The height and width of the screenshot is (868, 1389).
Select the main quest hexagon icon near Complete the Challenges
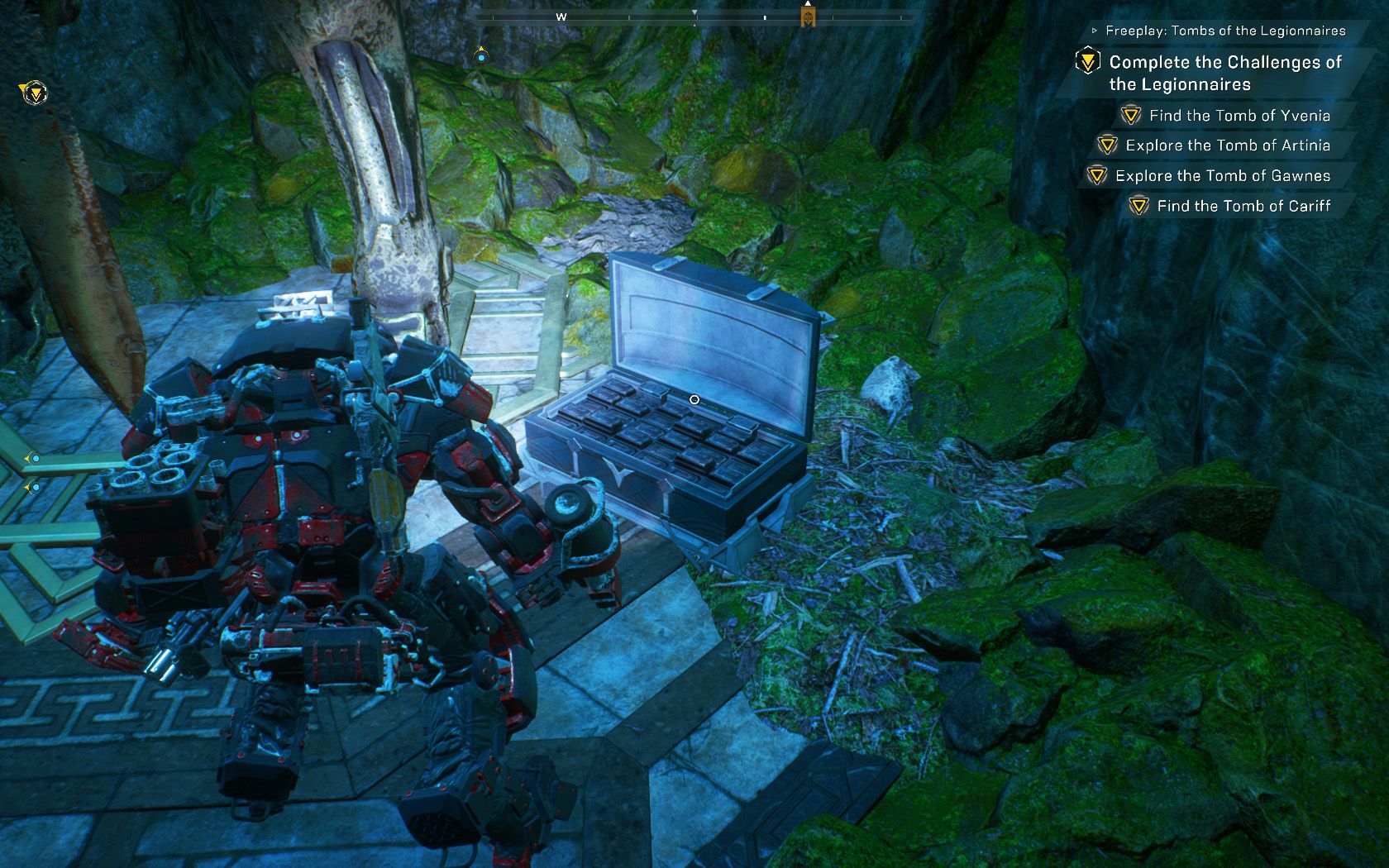coord(1088,61)
